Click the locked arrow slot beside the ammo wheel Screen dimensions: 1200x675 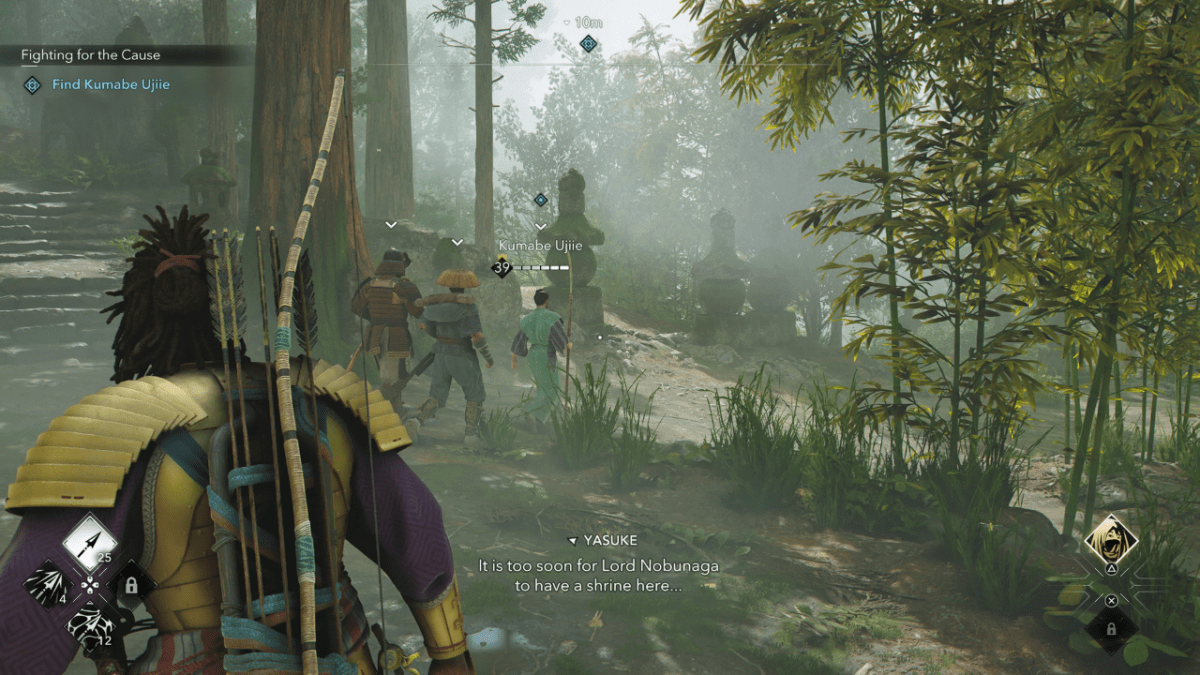(x=131, y=582)
